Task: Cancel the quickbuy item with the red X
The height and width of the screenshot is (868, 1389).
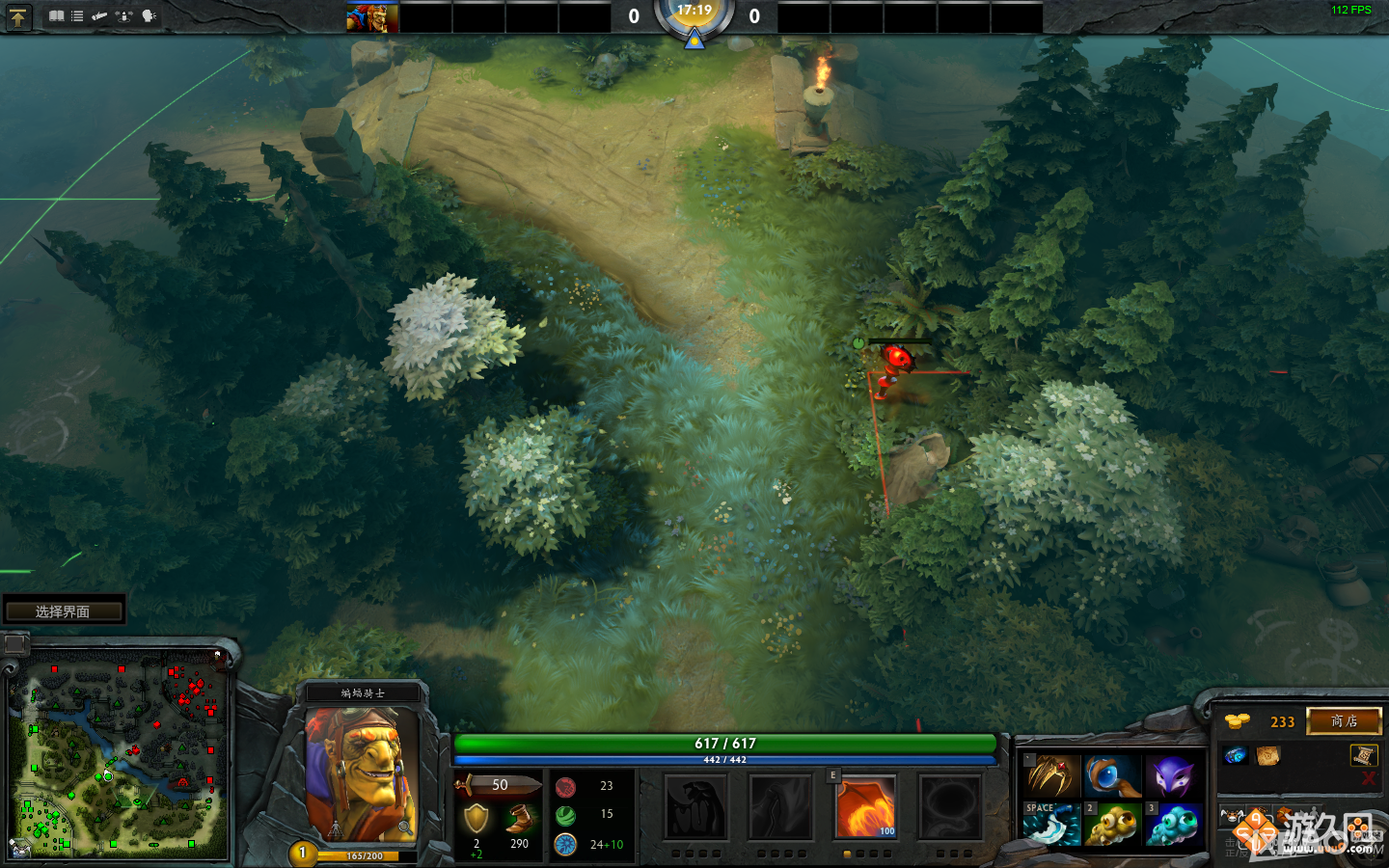Action: [x=1369, y=778]
